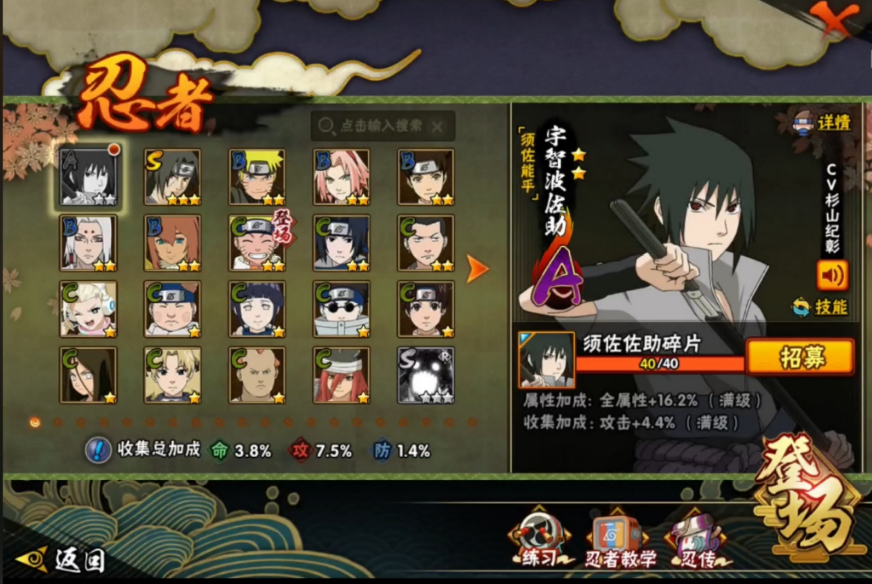Select the S-rank ninja with three gold stars
This screenshot has width=872, height=584.
pyautogui.click(x=172, y=177)
